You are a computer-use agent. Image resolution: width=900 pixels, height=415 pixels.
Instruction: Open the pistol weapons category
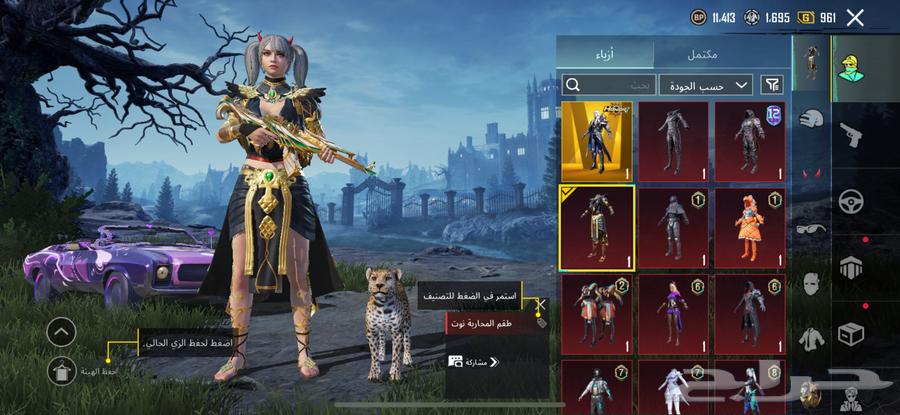tap(851, 133)
